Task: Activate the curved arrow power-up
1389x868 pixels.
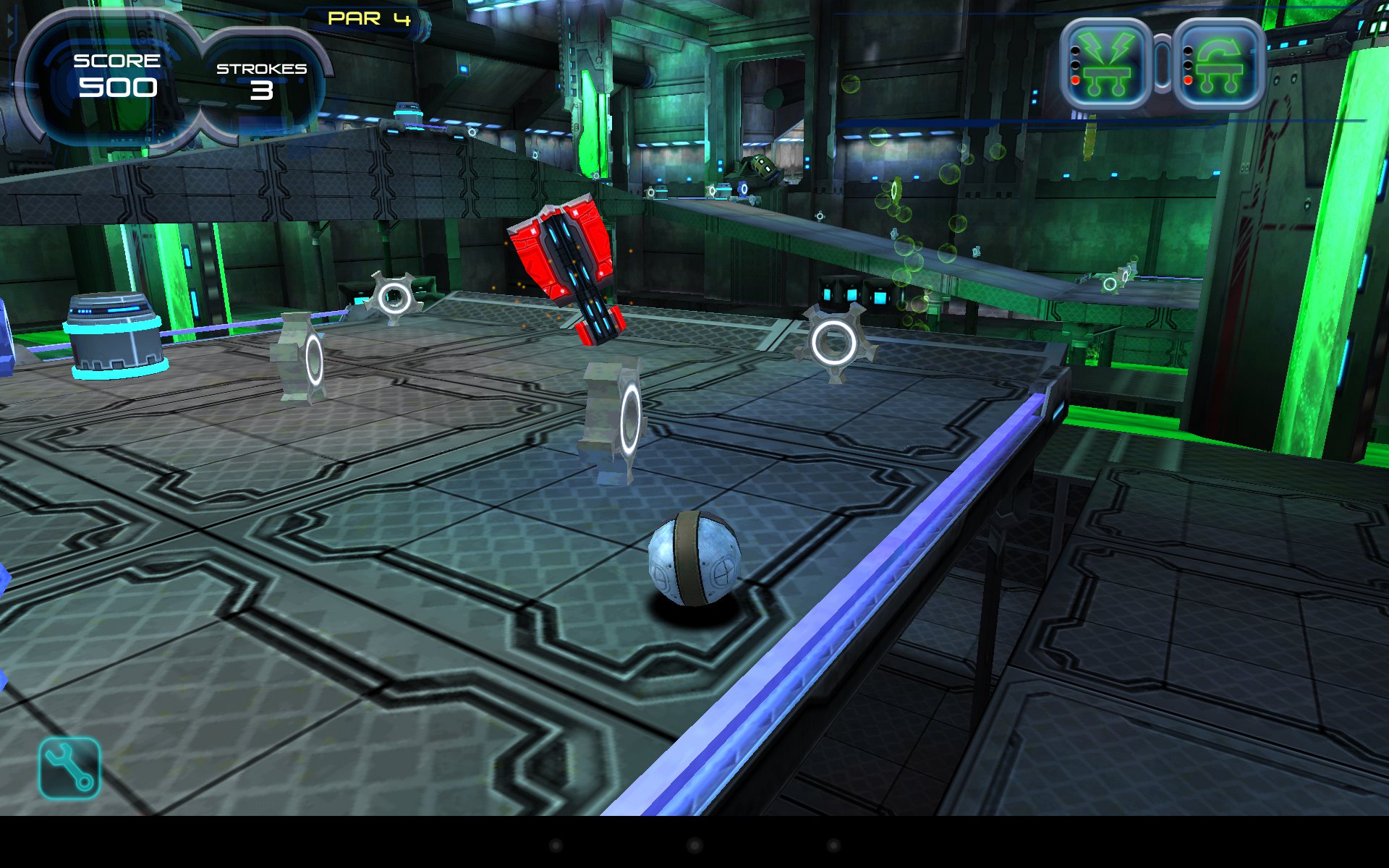Action: coord(1218,64)
